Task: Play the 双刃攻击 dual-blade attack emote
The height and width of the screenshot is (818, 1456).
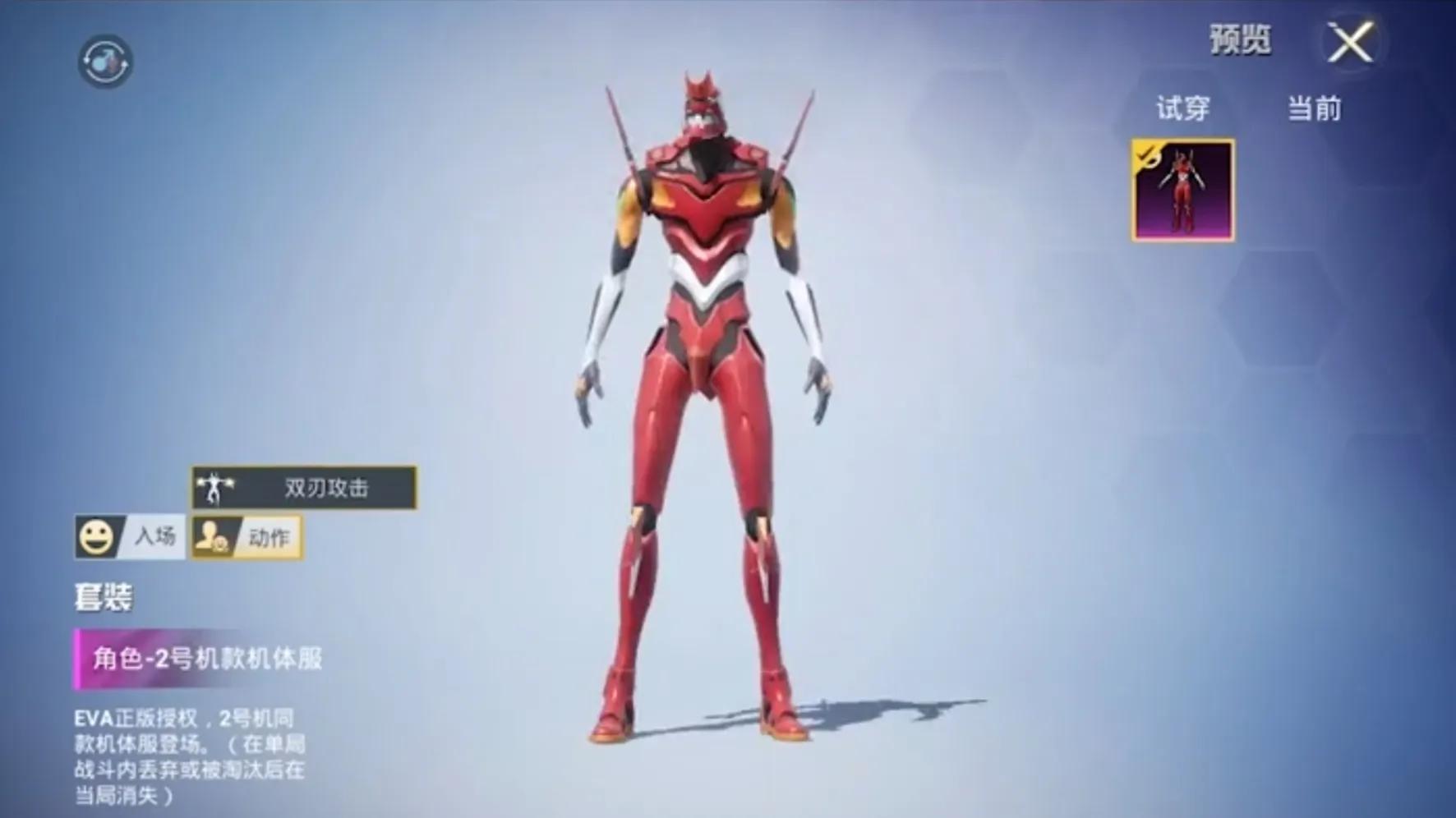Action: [304, 488]
